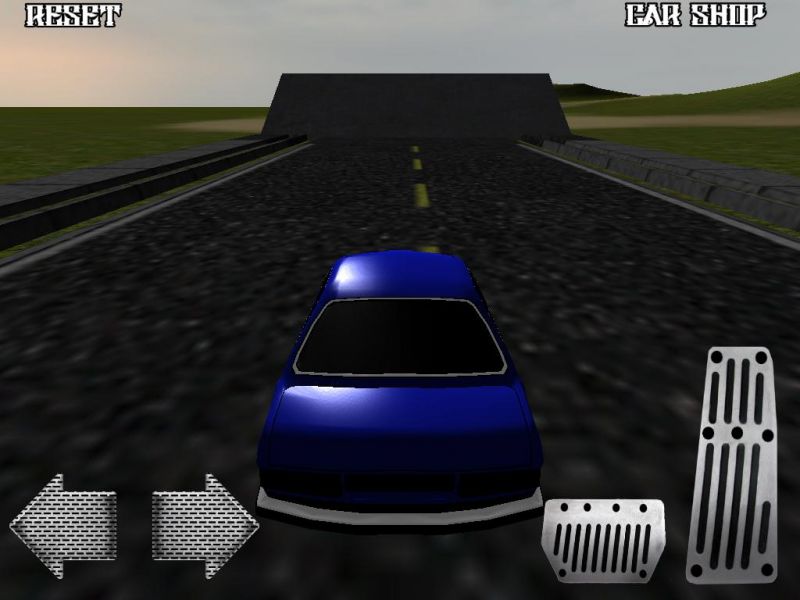This screenshot has height=600, width=800.
Task: Open the Car Shop
Action: click(x=696, y=16)
